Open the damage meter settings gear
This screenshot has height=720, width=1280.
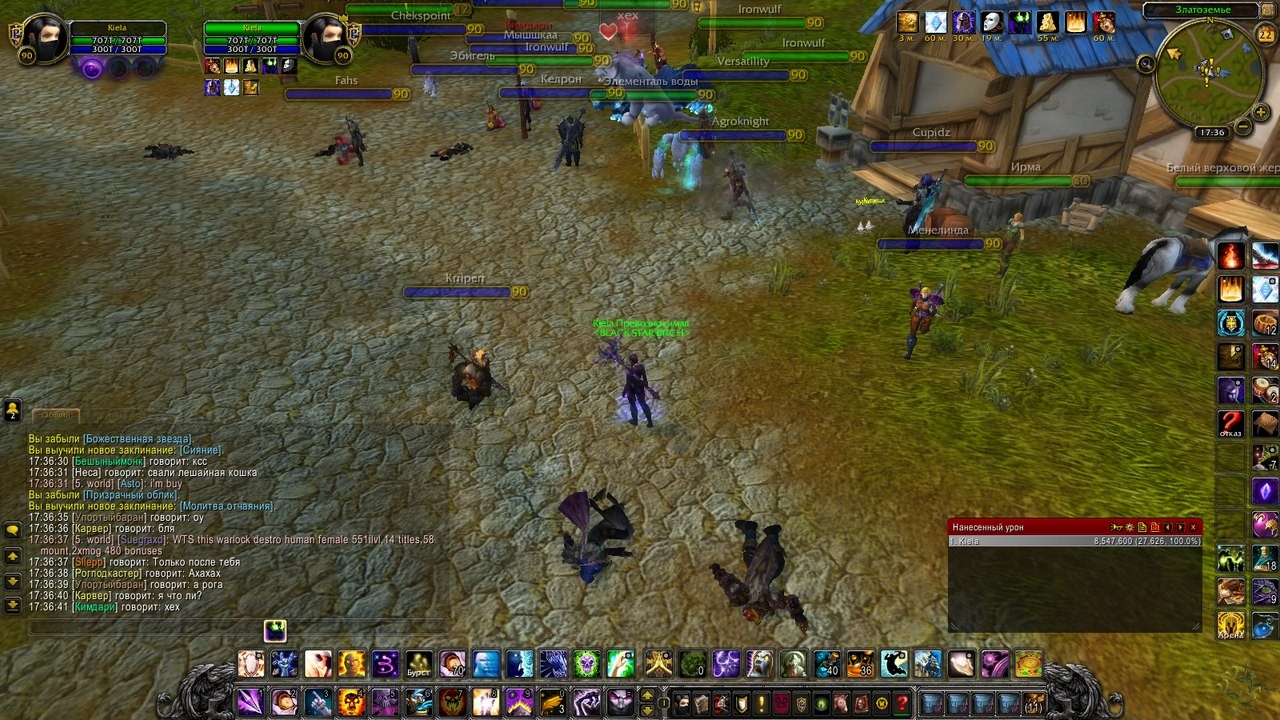1129,527
